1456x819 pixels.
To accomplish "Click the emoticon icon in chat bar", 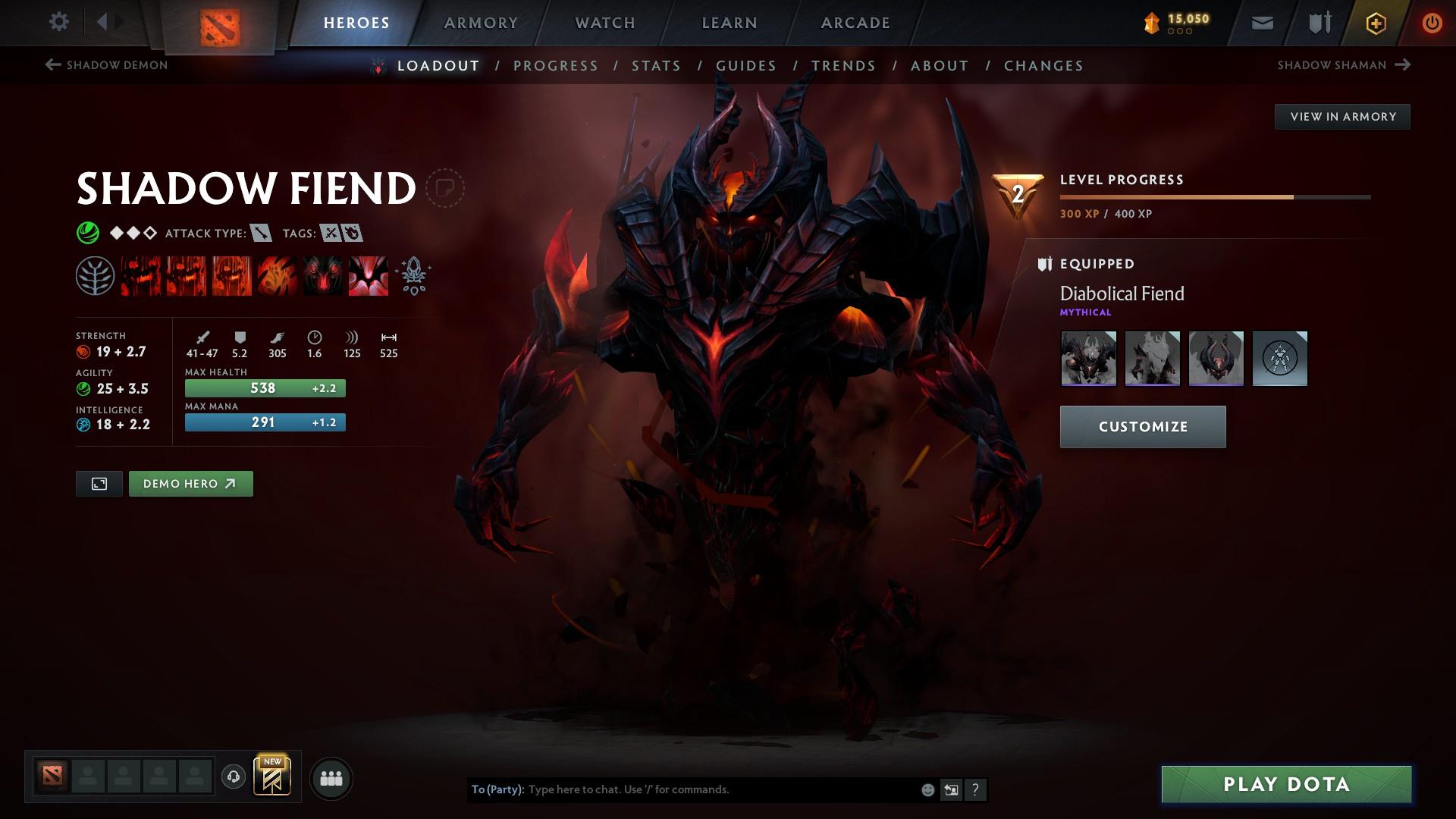I will coord(927,789).
